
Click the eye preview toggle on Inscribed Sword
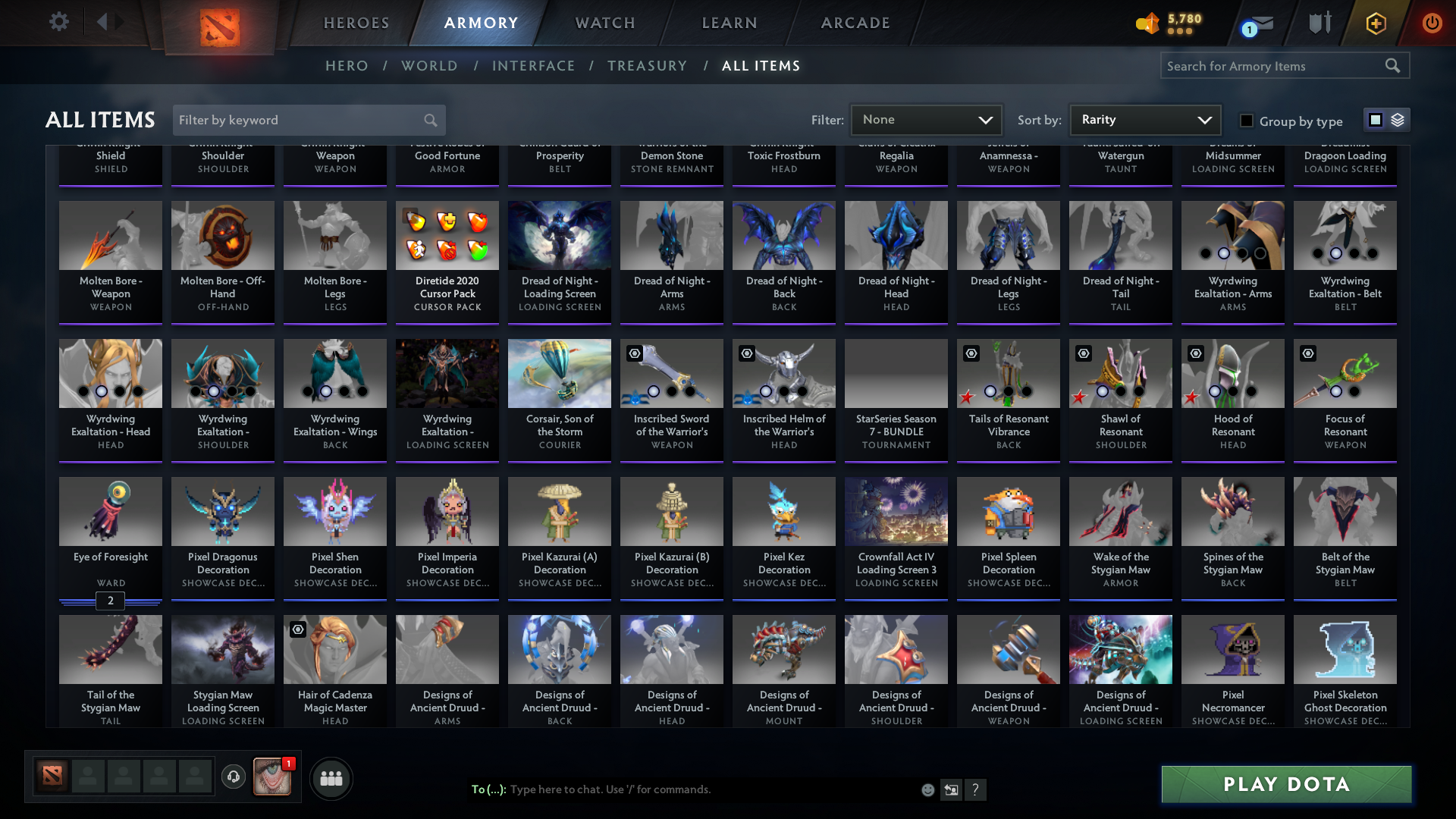tap(635, 353)
